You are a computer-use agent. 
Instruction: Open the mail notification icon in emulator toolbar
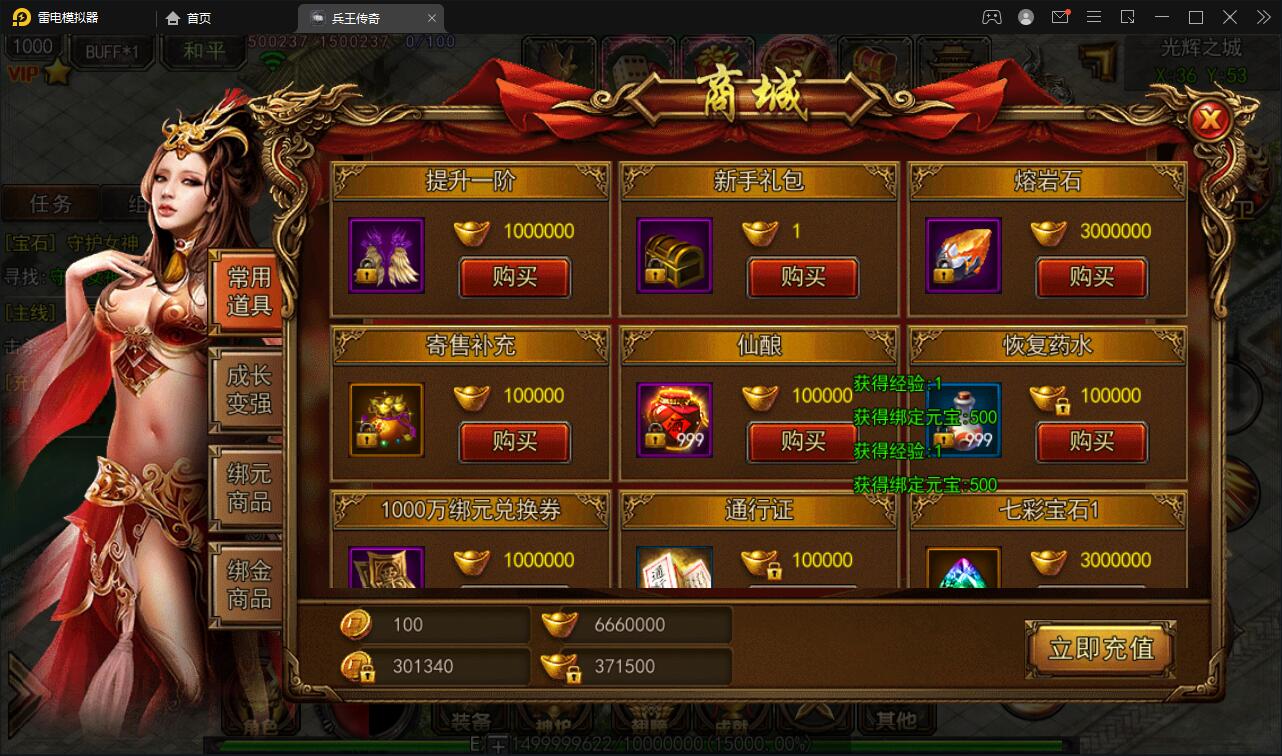1060,17
